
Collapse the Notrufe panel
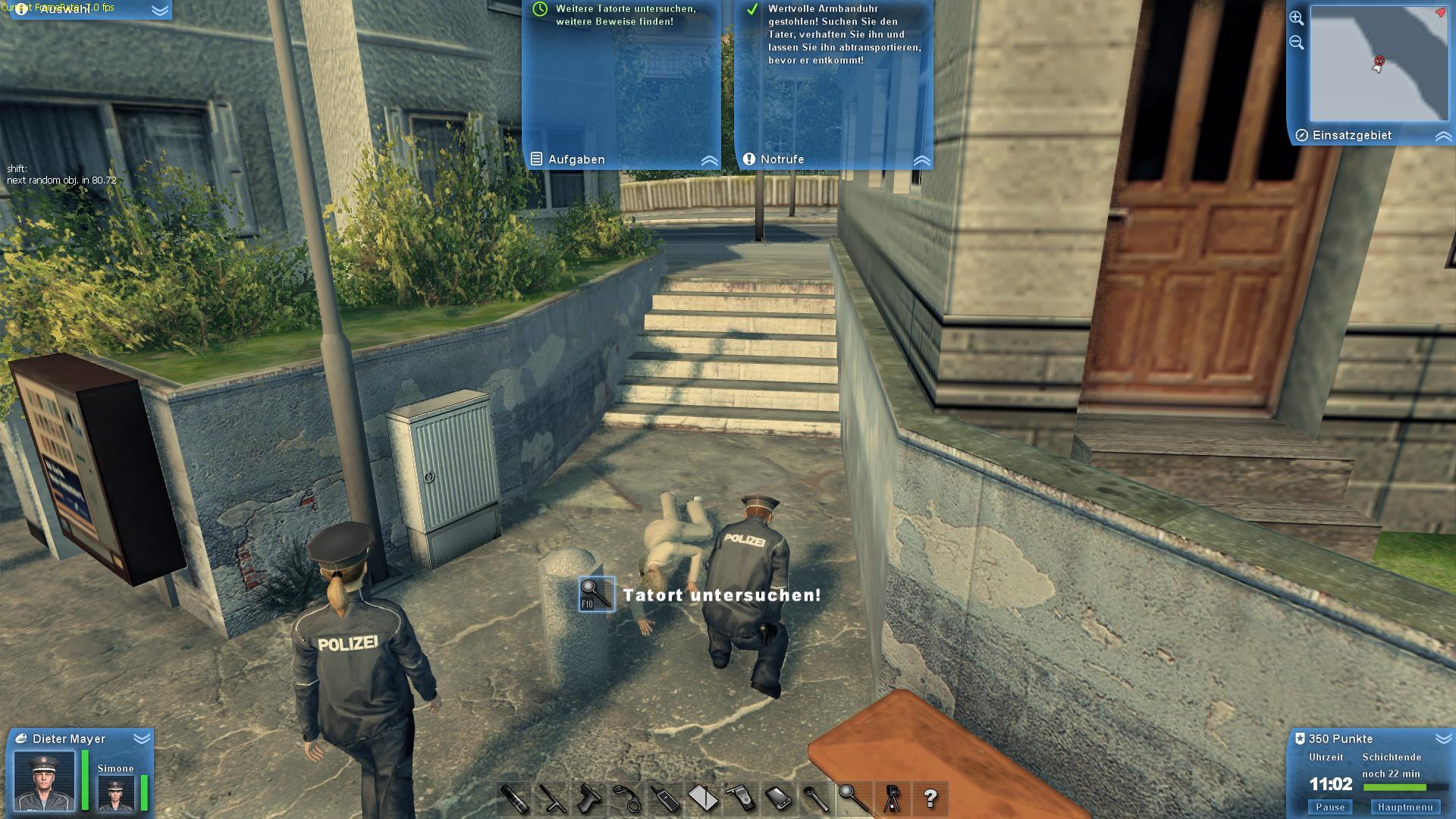(921, 160)
